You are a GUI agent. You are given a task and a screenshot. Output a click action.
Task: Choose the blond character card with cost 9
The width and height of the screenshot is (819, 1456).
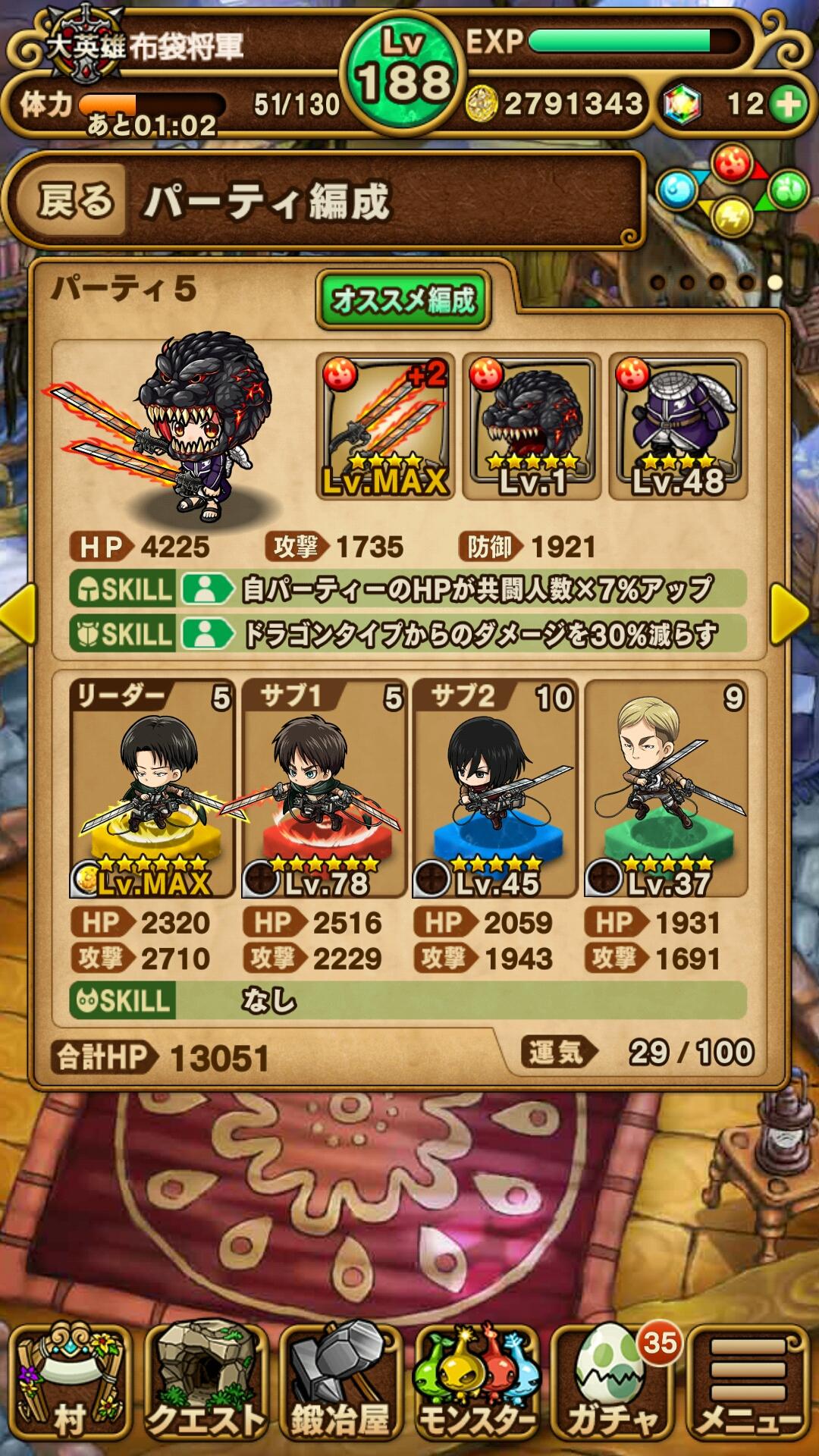tap(667, 789)
